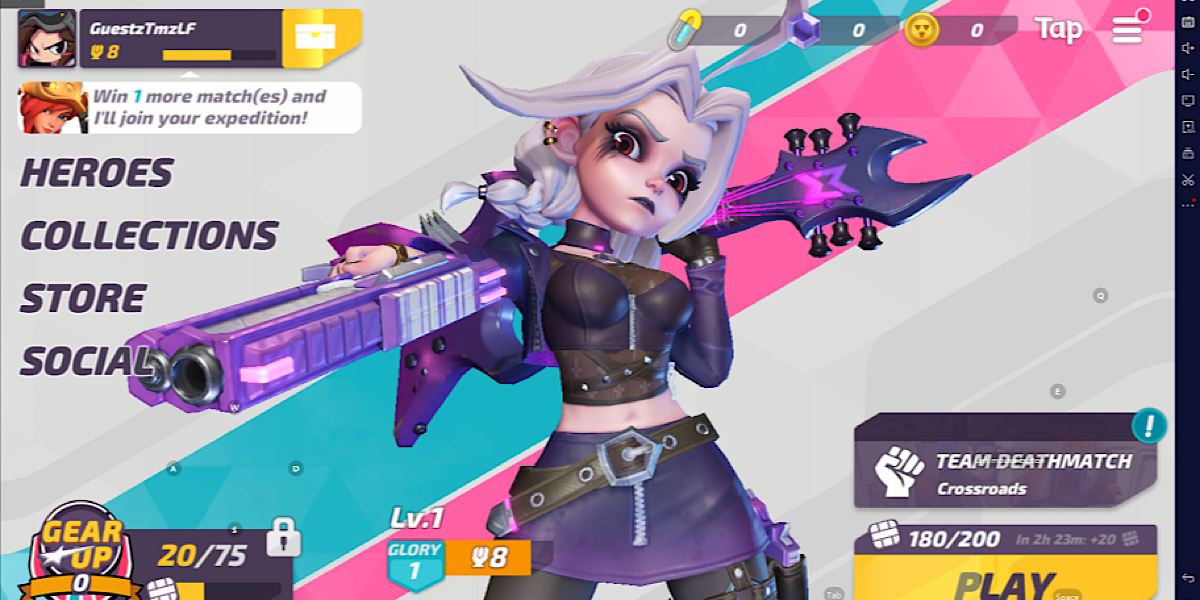Screen dimensions: 1200x600
Task: Open the HEROES menu
Action: (x=97, y=174)
